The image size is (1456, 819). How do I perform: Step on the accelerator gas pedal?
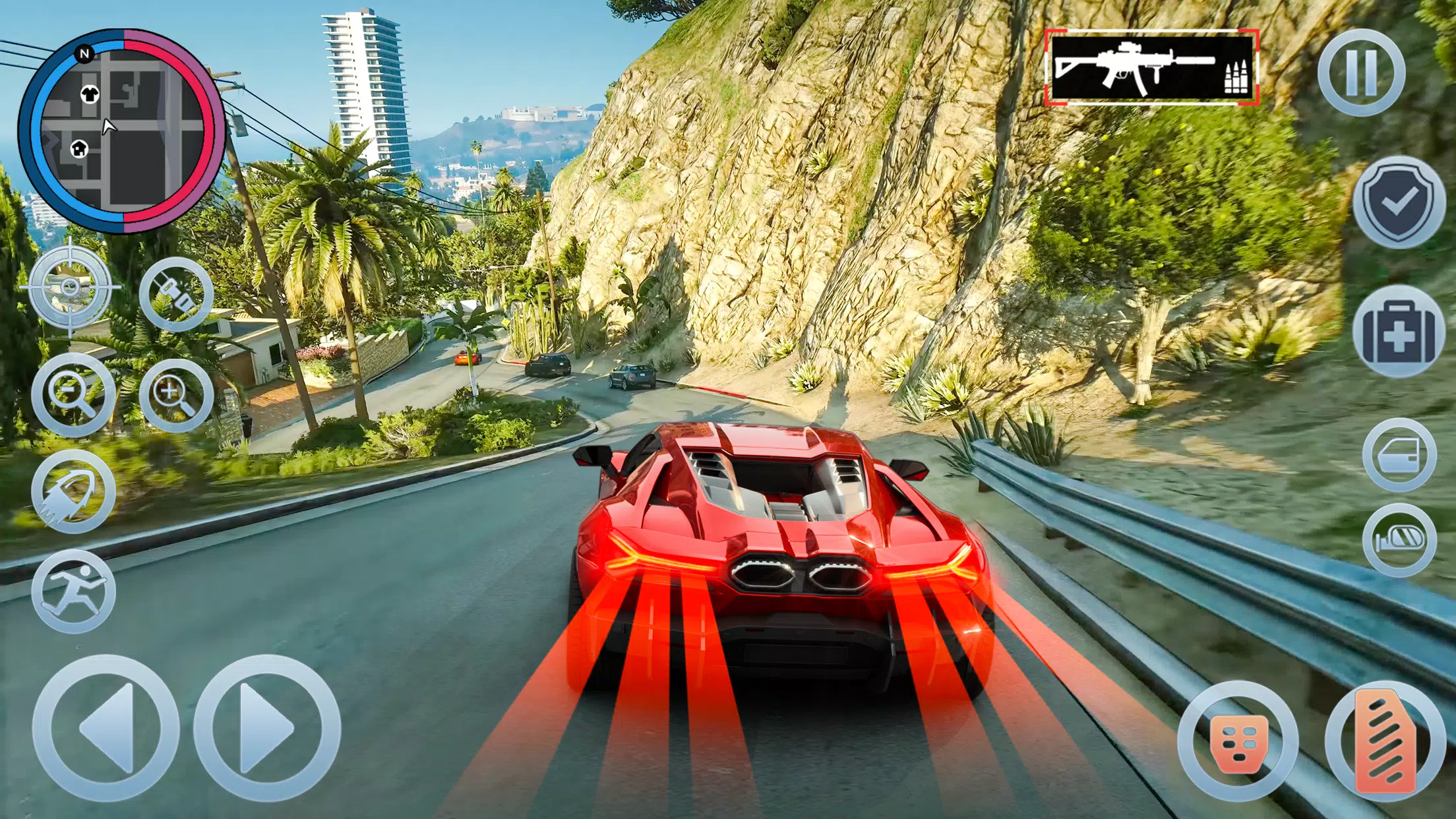(x=1385, y=743)
